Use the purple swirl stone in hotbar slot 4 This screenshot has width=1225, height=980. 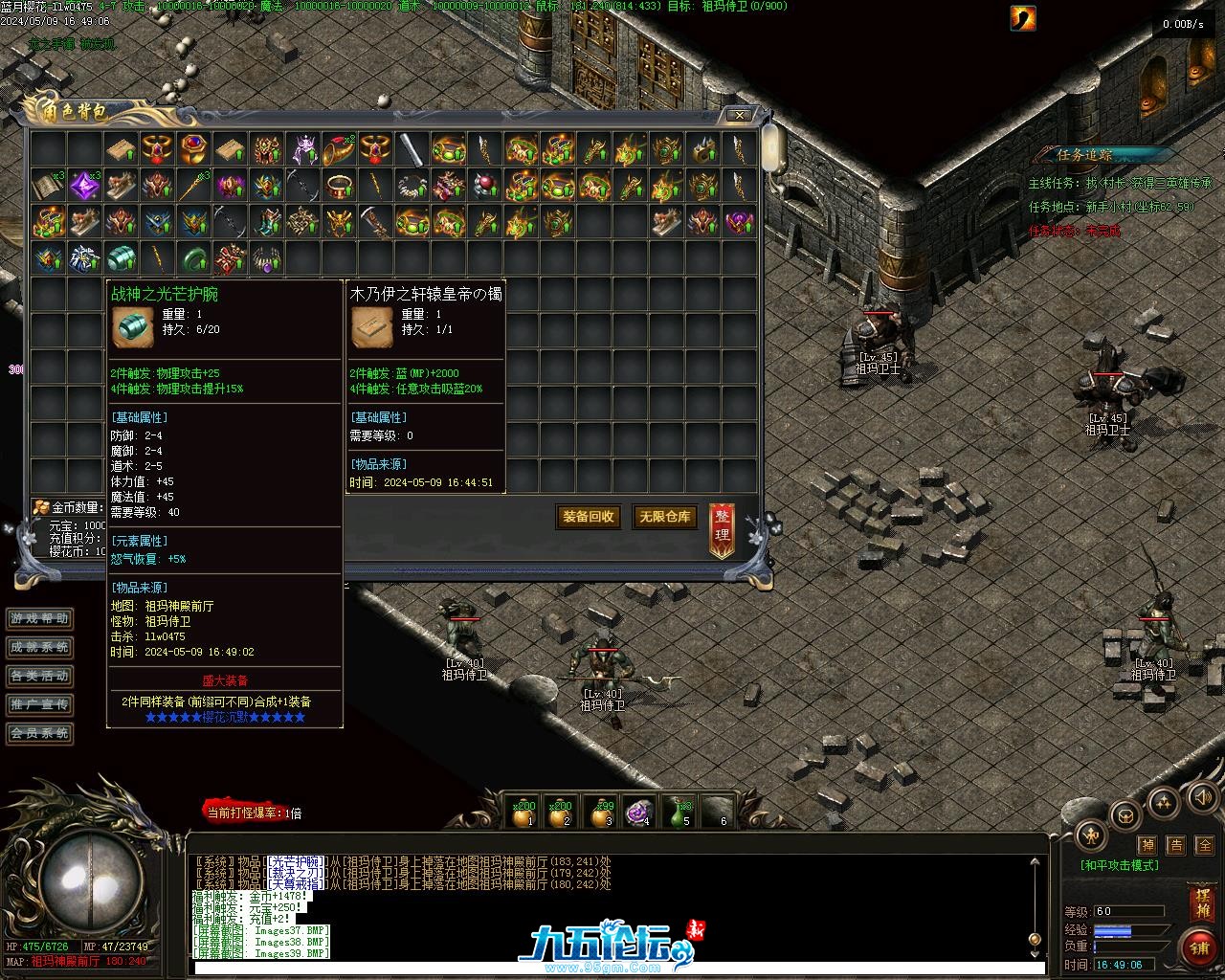[638, 813]
